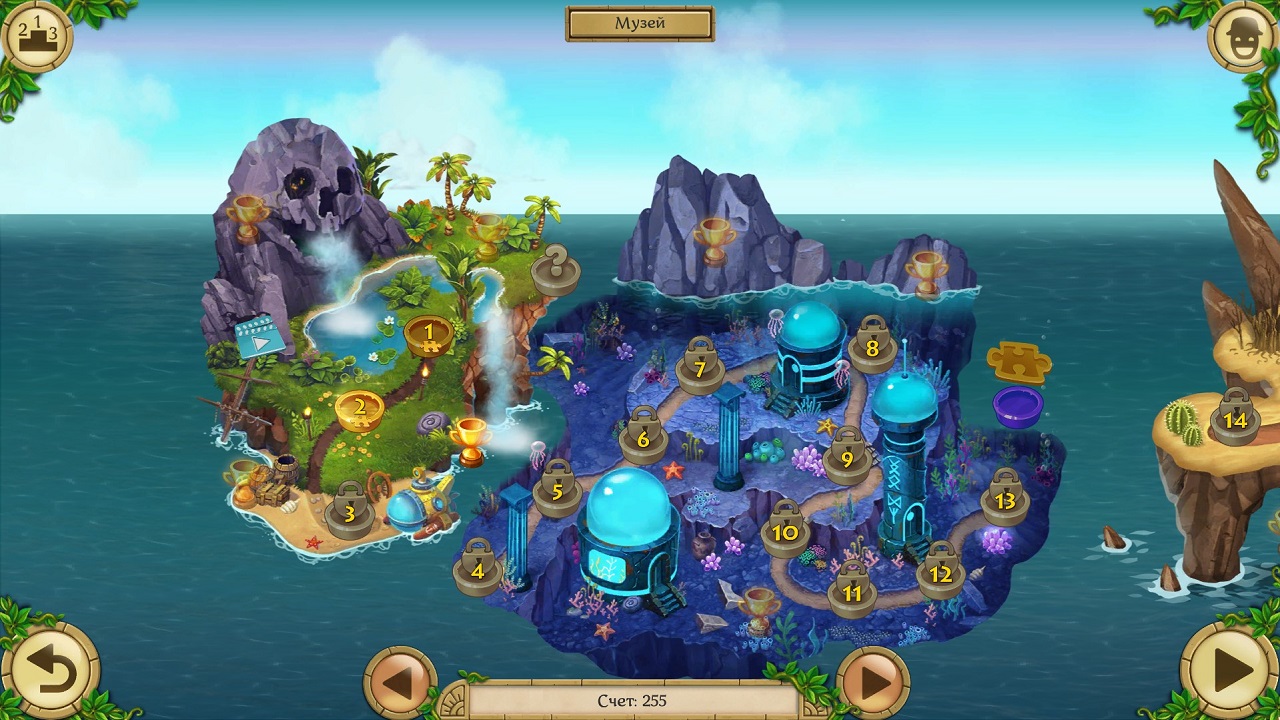Viewport: 1280px width, 720px height.
Task: Select level 1 gold medallion
Action: pyautogui.click(x=429, y=335)
